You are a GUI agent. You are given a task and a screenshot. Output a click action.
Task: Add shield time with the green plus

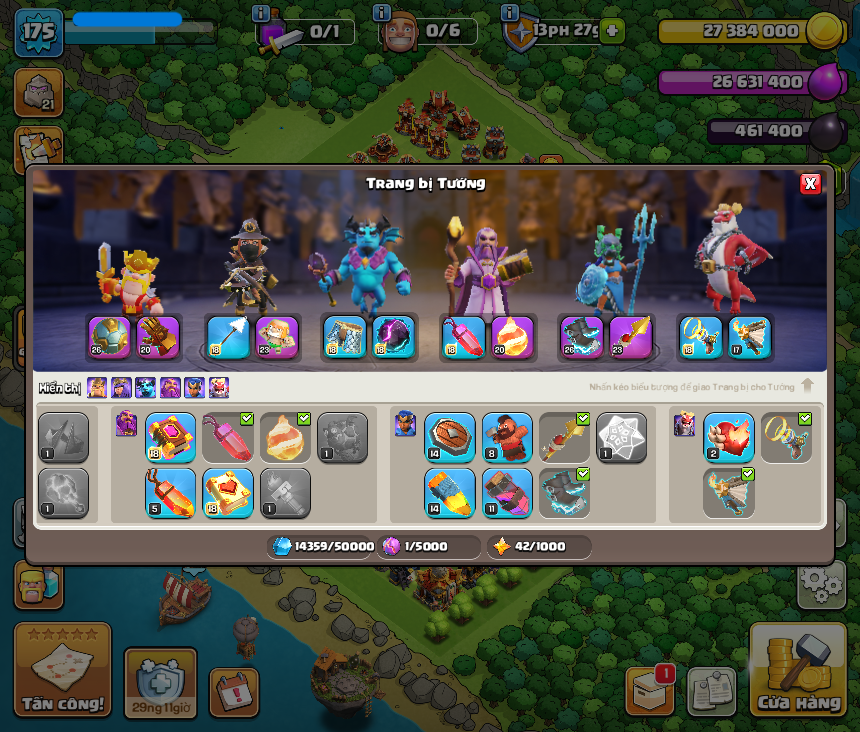click(x=612, y=31)
